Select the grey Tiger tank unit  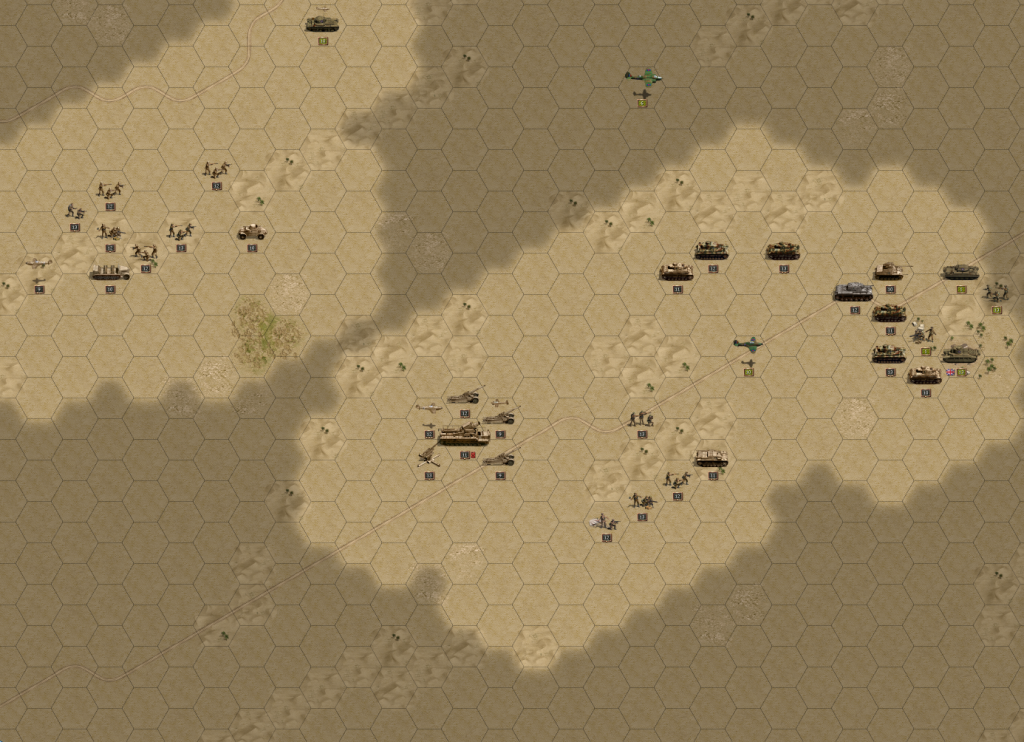(853, 291)
